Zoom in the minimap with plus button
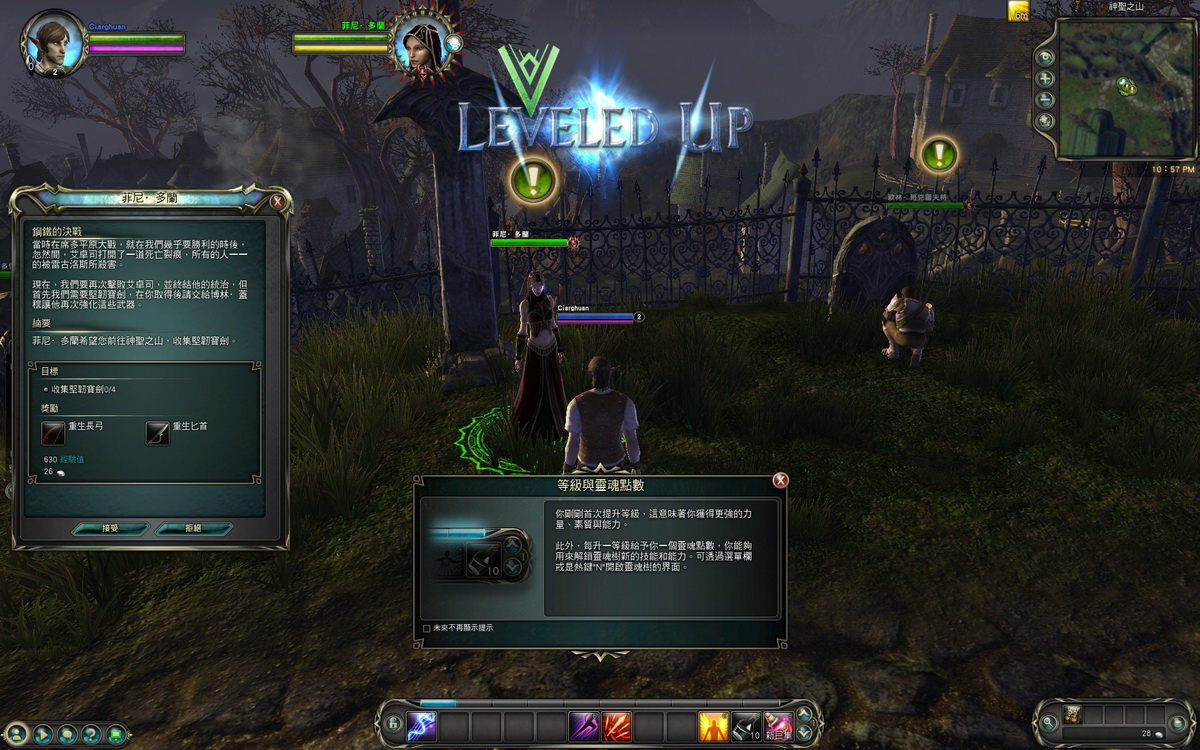The height and width of the screenshot is (750, 1200). point(1046,79)
